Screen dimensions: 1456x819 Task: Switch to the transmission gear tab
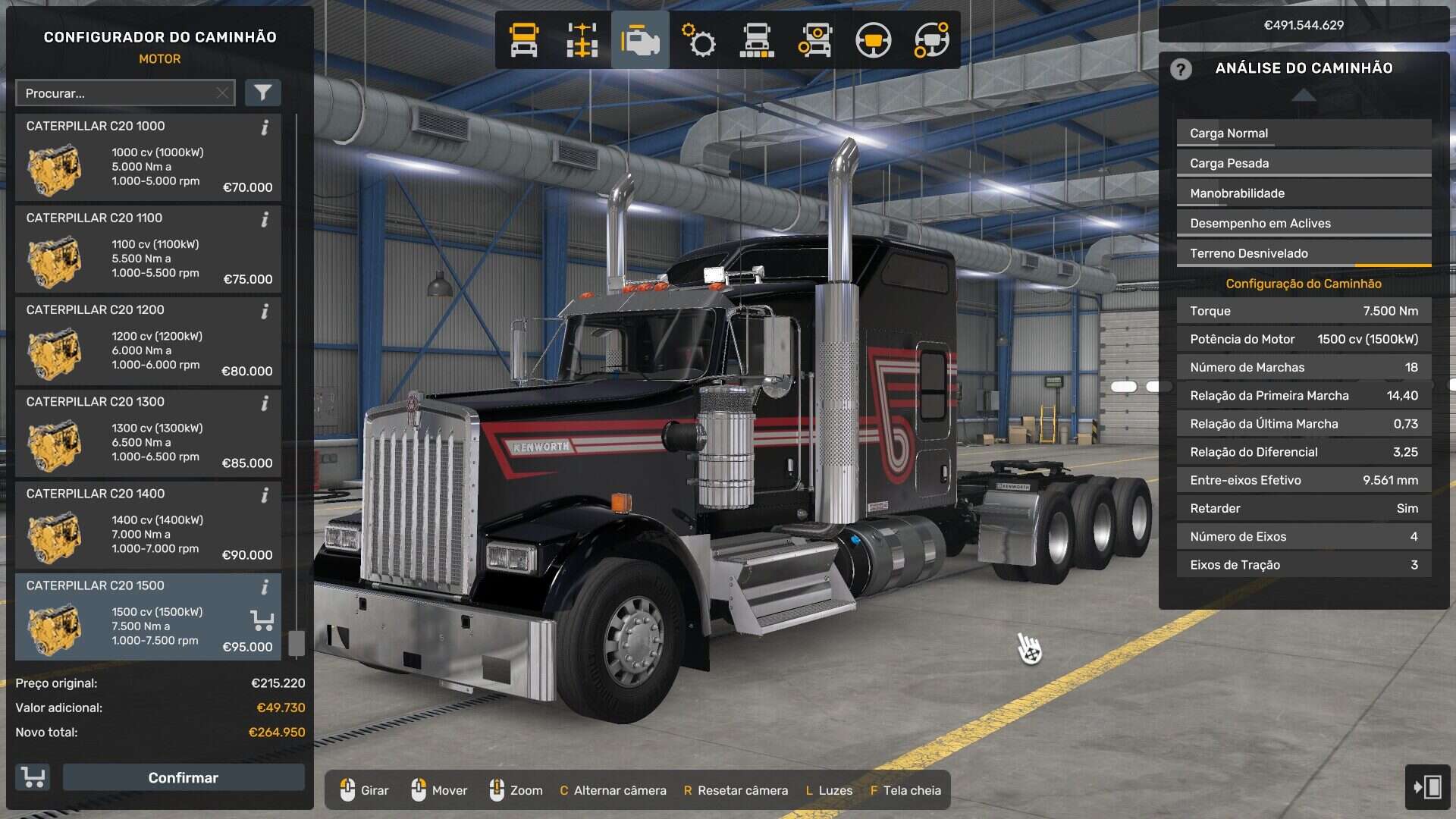pyautogui.click(x=698, y=40)
